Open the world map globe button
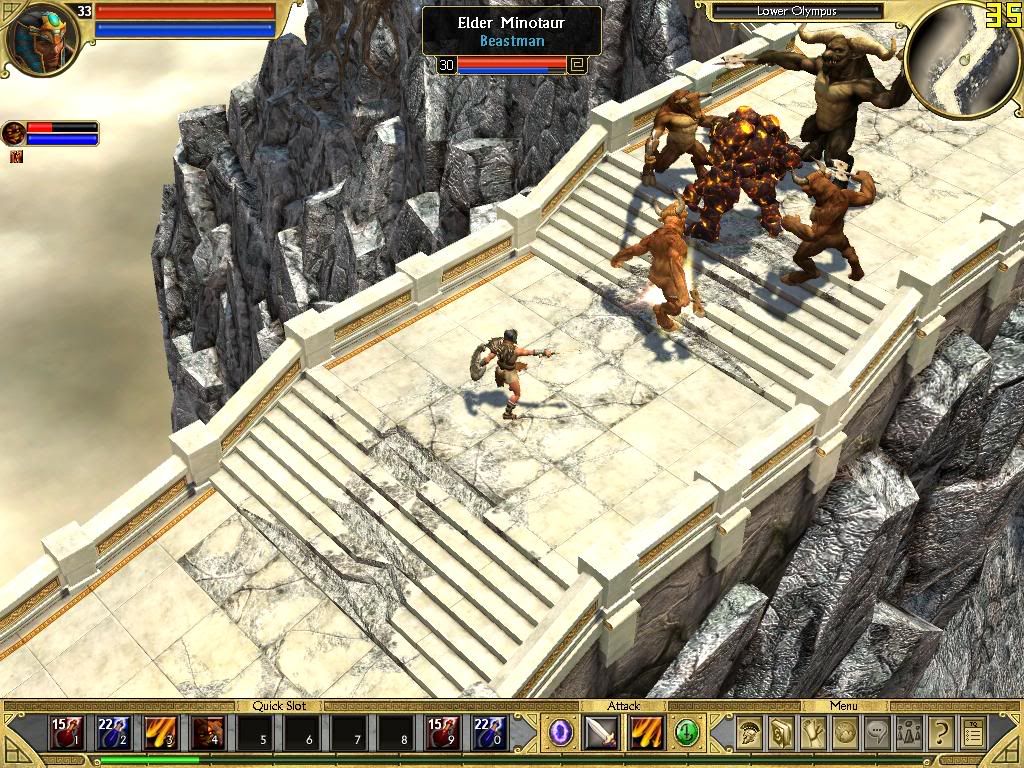 (845, 734)
